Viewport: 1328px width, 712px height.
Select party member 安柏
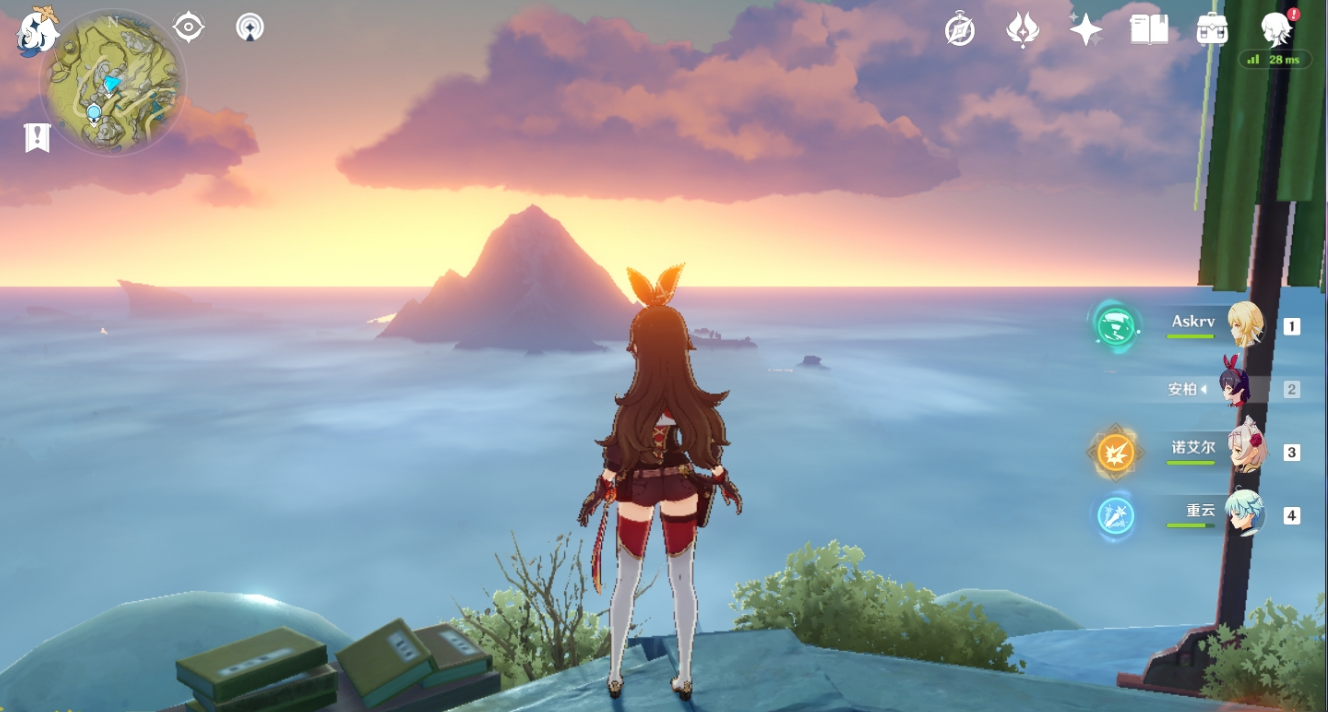point(1240,389)
